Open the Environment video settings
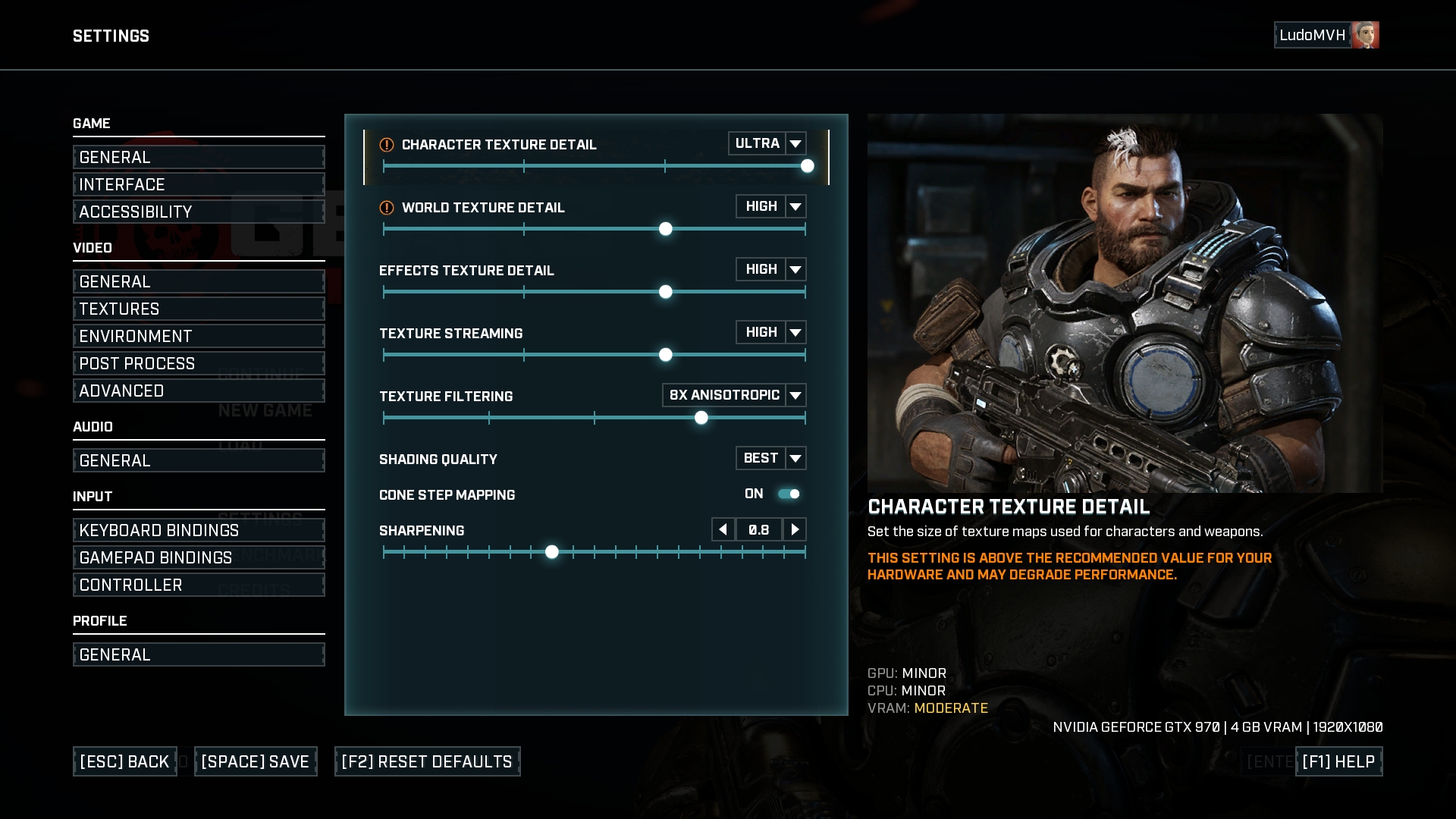This screenshot has height=819, width=1456. 199,336
